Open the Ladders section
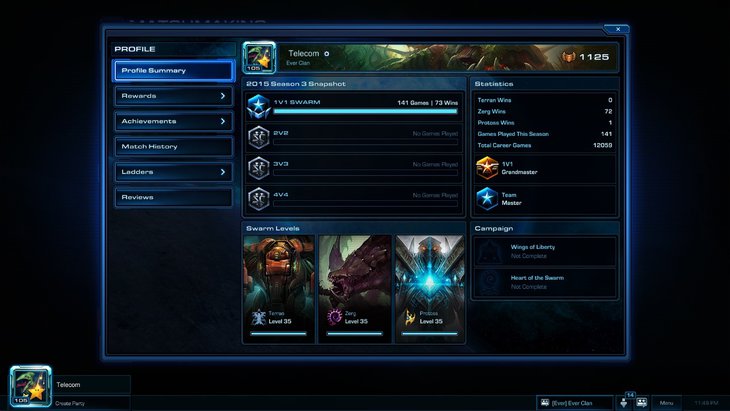The height and width of the screenshot is (411, 730). (x=173, y=172)
